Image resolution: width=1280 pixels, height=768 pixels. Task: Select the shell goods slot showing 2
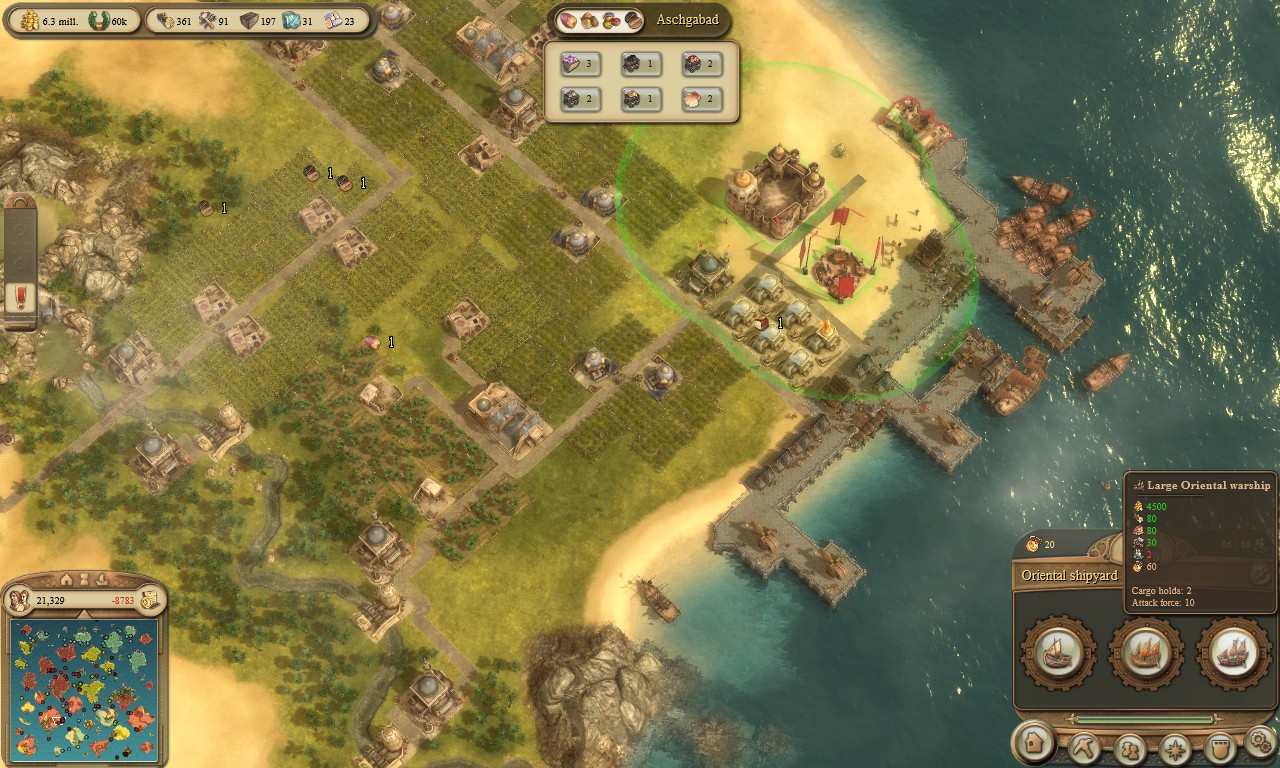tap(701, 99)
